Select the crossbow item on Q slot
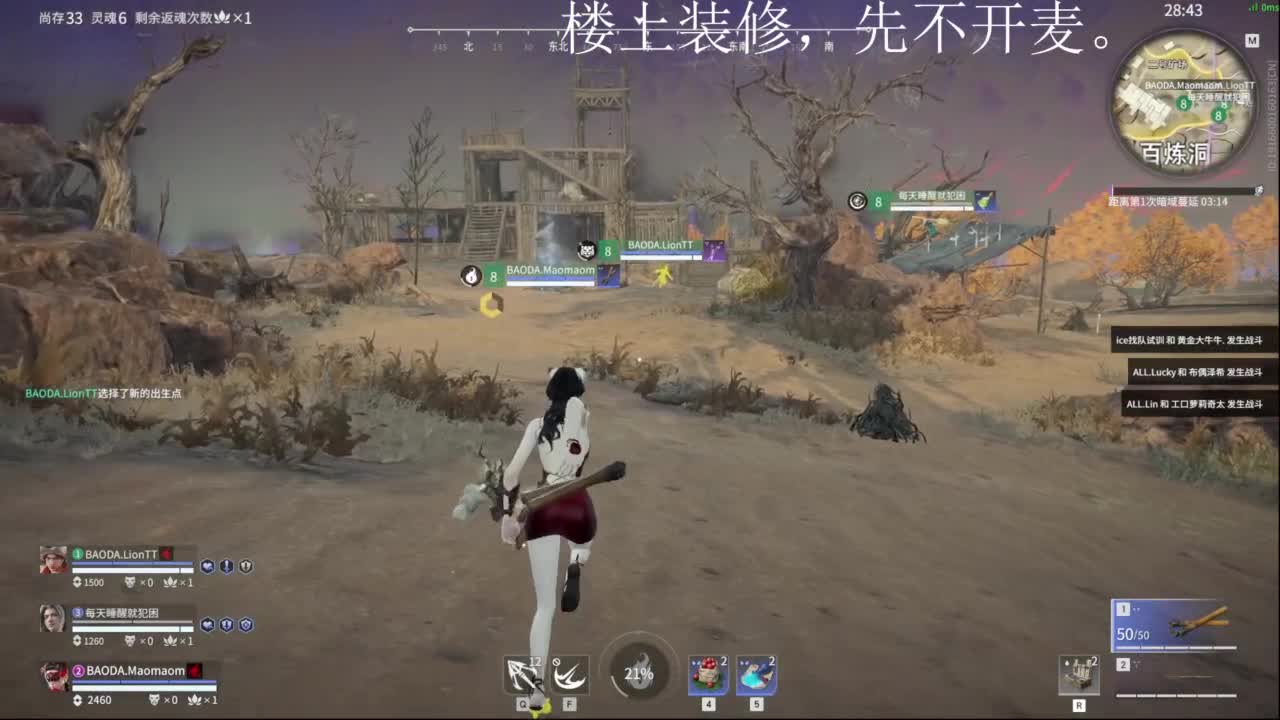The height and width of the screenshot is (720, 1280). coord(525,675)
